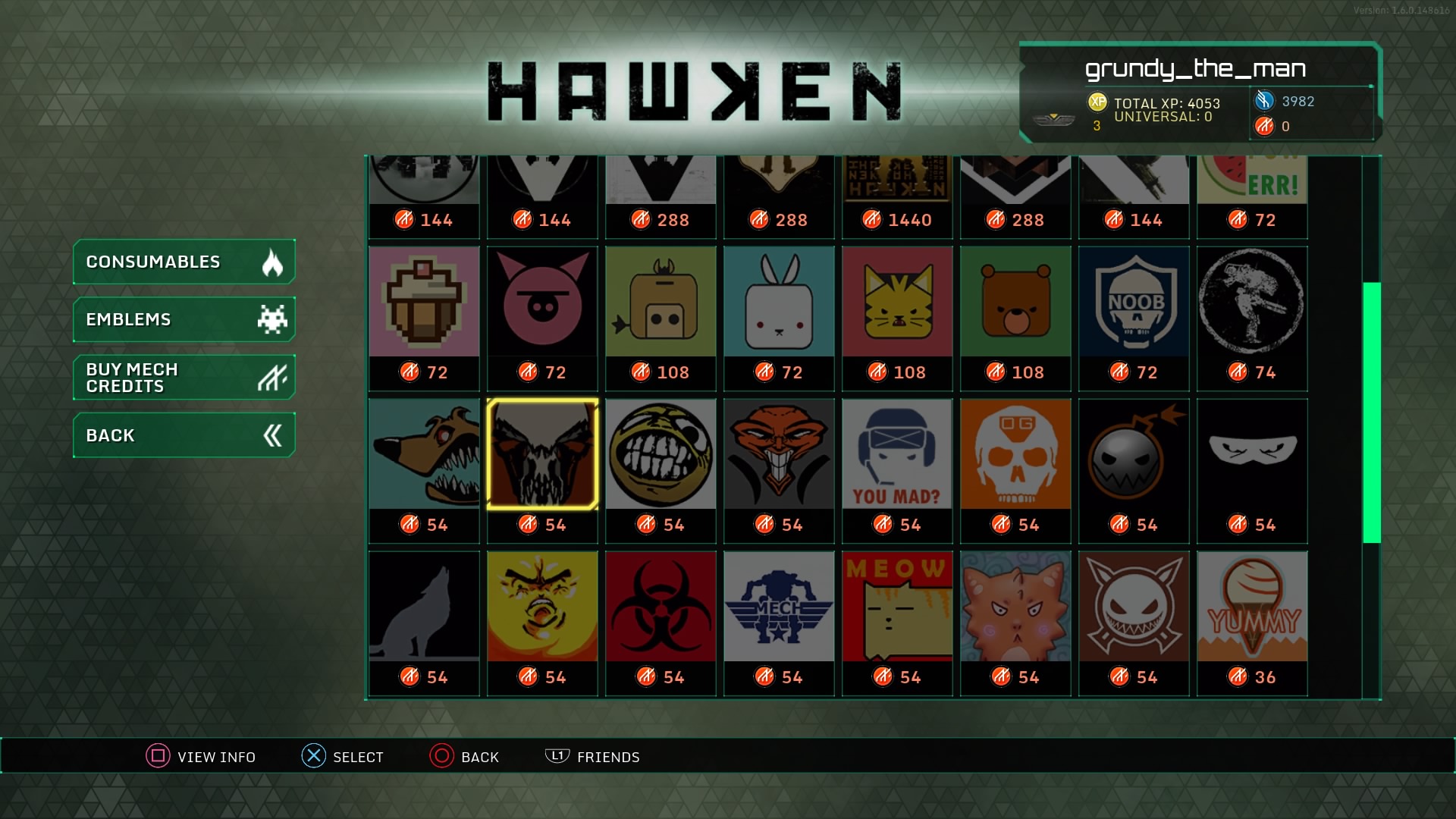This screenshot has width=1456, height=819.
Task: Select the MECH winged badge emblem
Action: [x=779, y=605]
